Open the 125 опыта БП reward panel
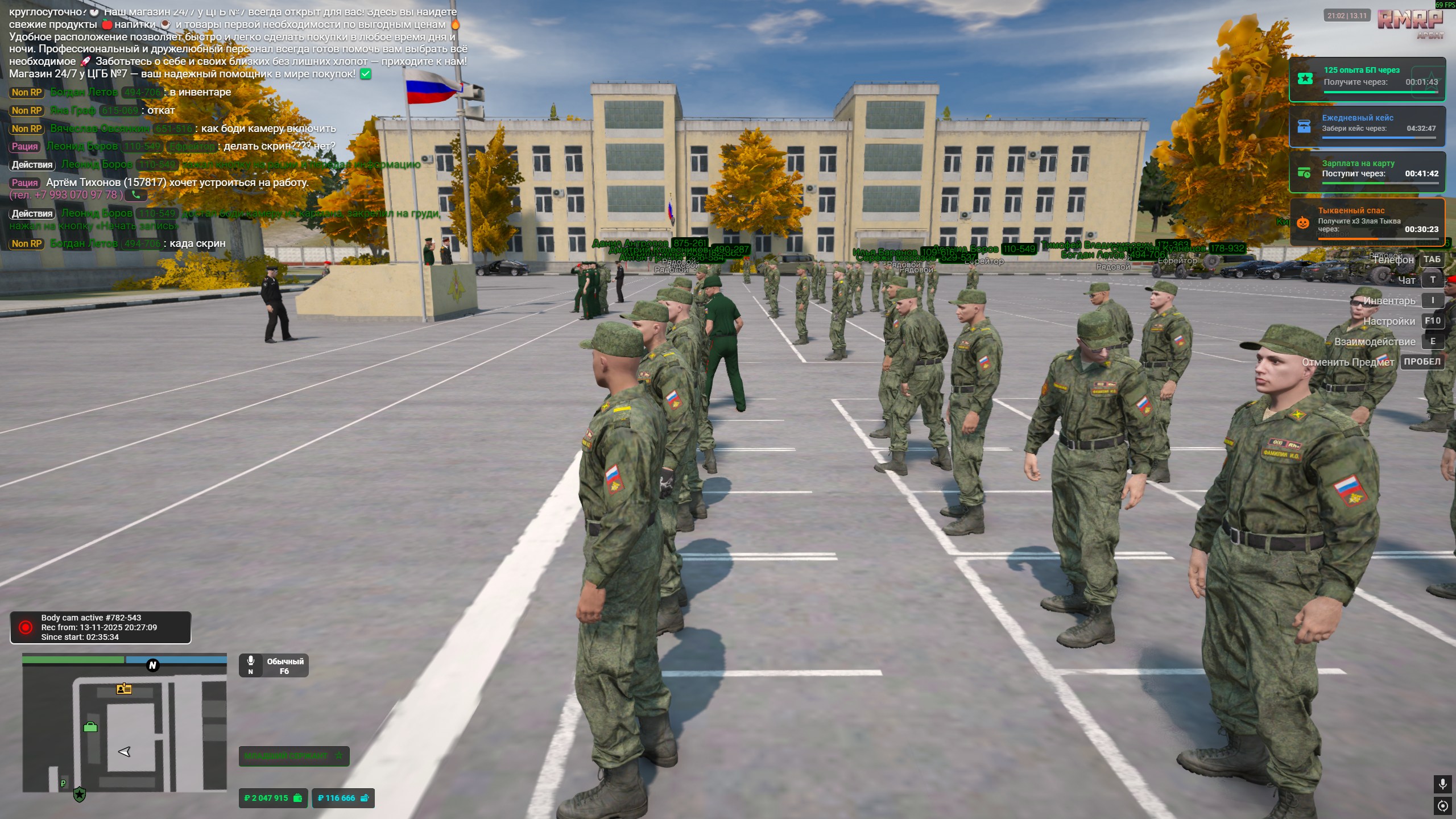1456x819 pixels. (x=1367, y=79)
